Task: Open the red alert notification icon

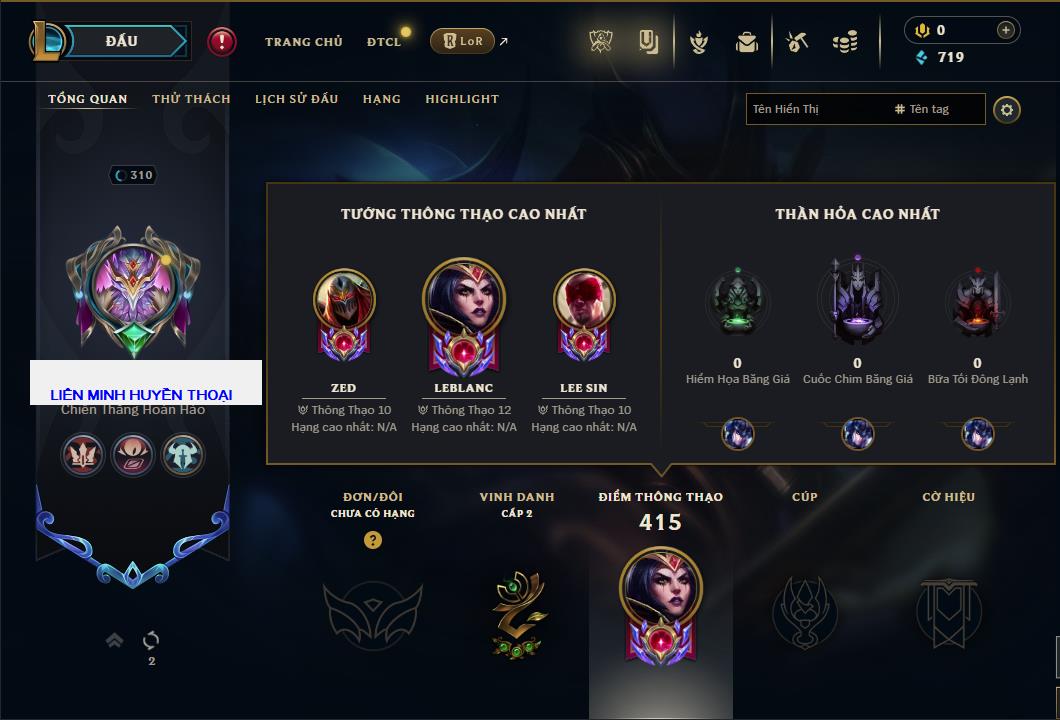Action: pyautogui.click(x=222, y=41)
